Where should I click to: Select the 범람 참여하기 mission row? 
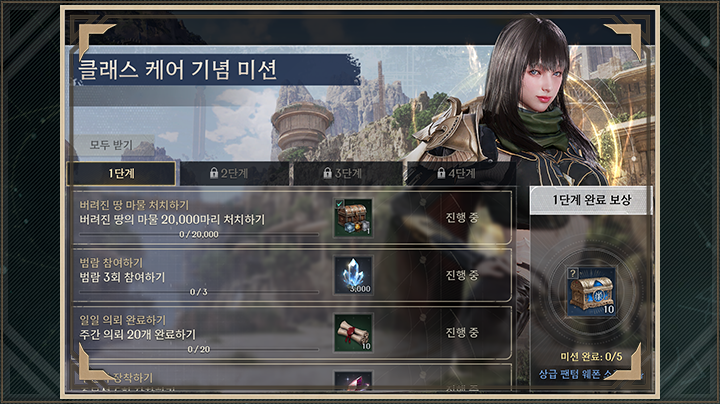tap(200, 275)
